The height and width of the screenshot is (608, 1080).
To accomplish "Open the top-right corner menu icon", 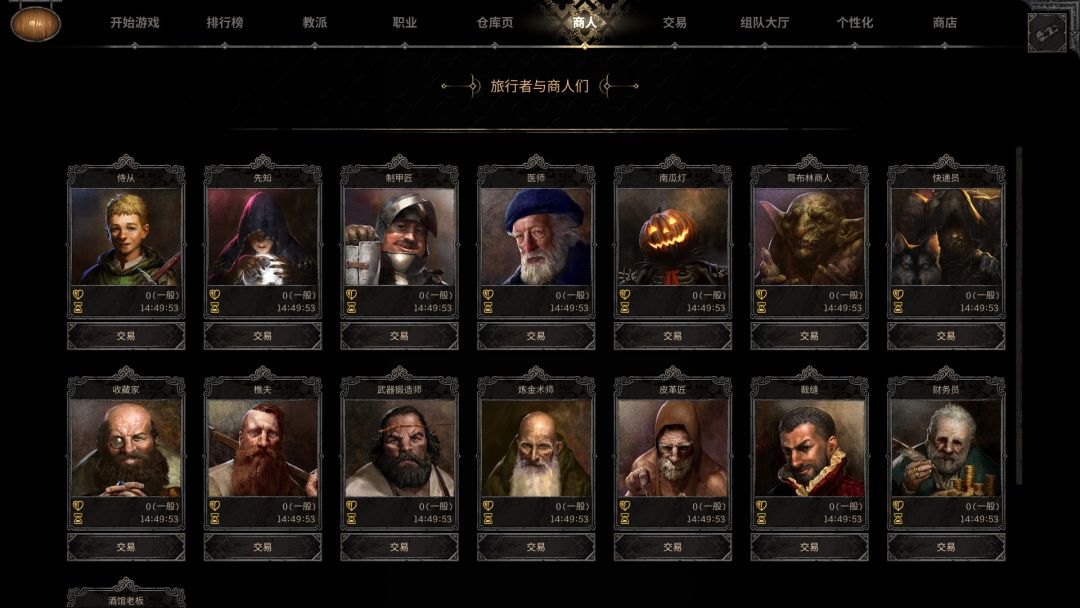I will (1047, 32).
